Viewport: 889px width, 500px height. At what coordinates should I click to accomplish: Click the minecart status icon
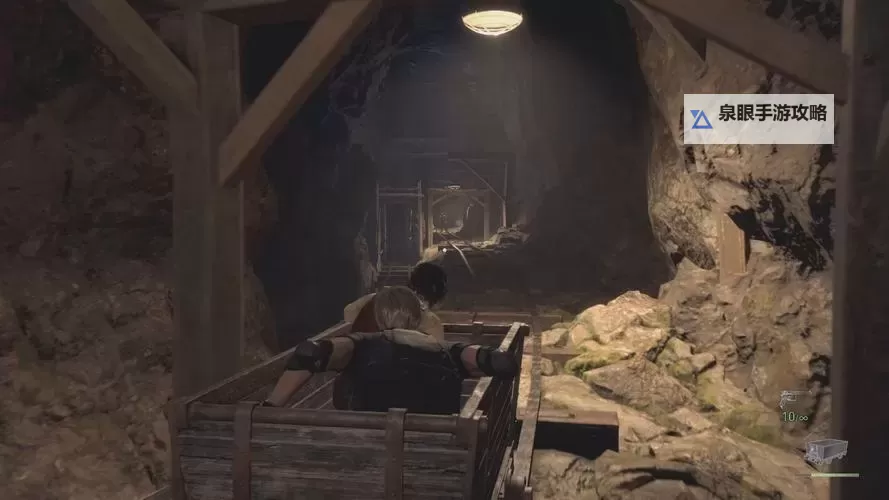(826, 451)
